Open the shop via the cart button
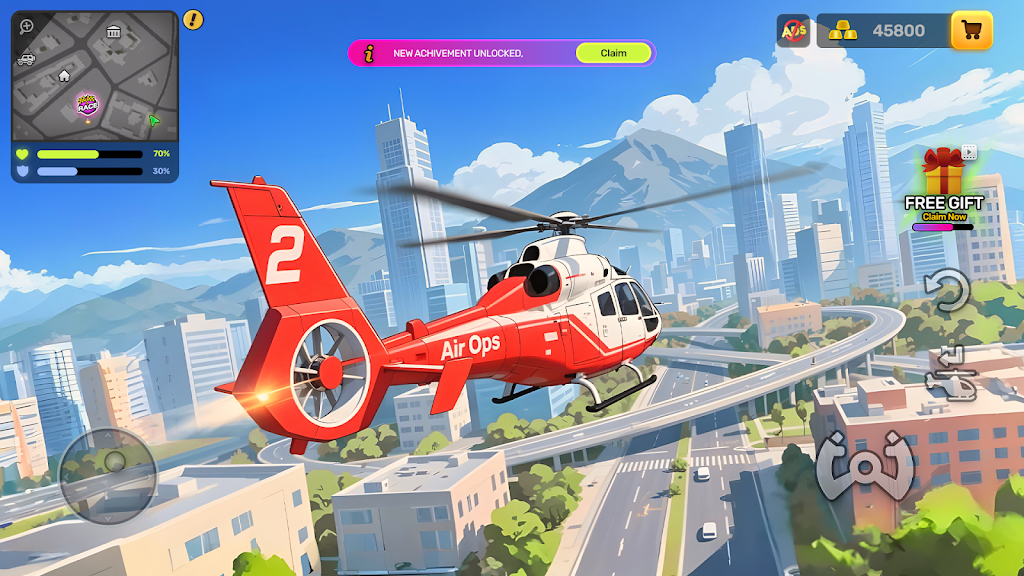The height and width of the screenshot is (576, 1024). tap(971, 31)
